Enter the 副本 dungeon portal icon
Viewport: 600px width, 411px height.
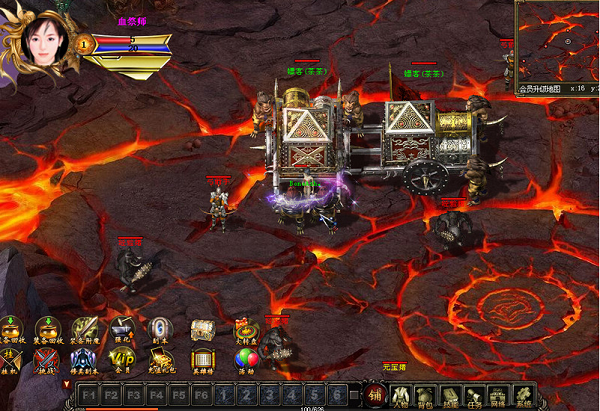[160, 329]
